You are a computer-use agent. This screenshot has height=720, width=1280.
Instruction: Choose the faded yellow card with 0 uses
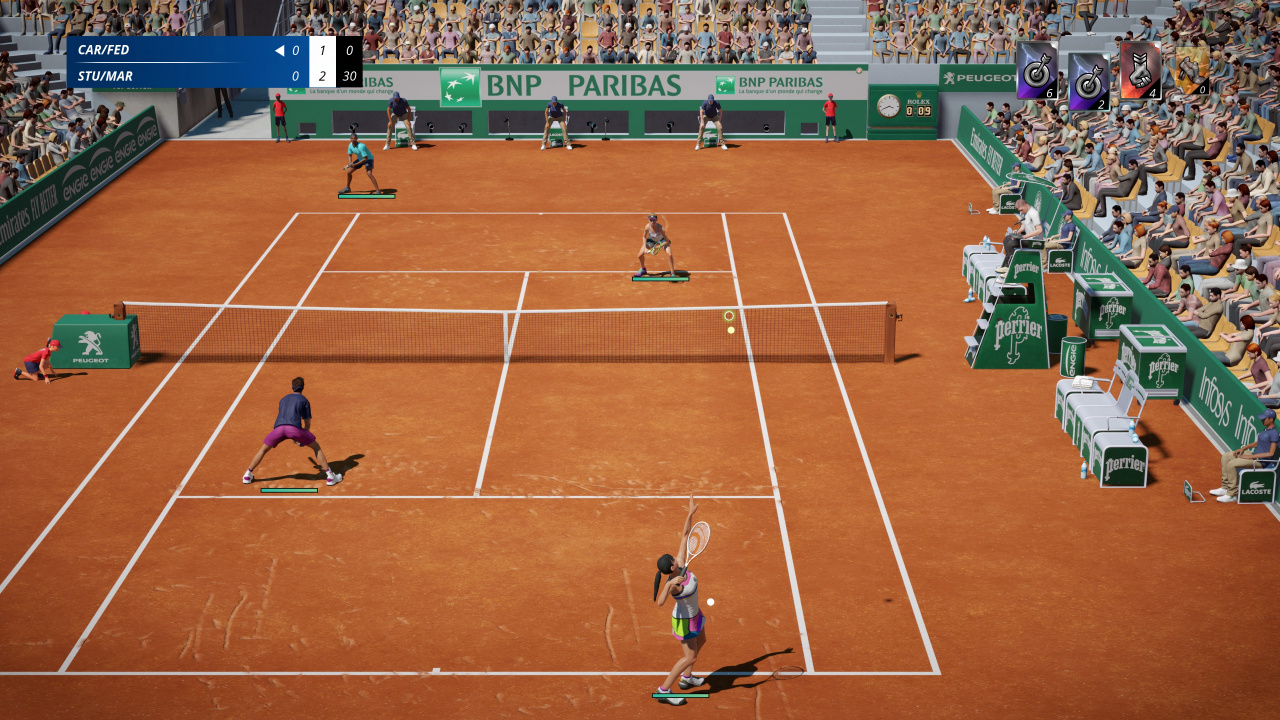(1191, 70)
